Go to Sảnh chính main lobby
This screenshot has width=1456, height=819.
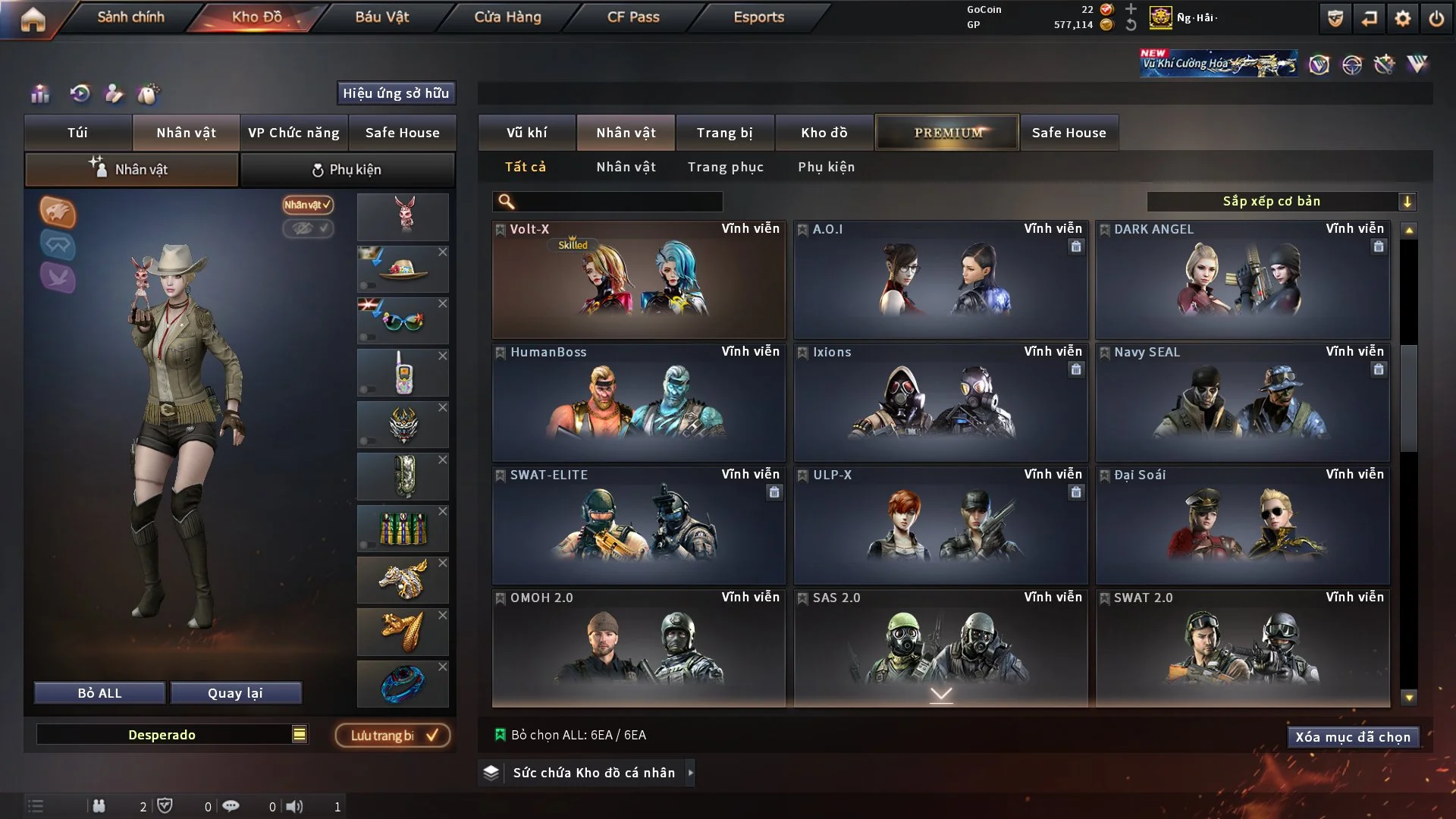(x=130, y=17)
